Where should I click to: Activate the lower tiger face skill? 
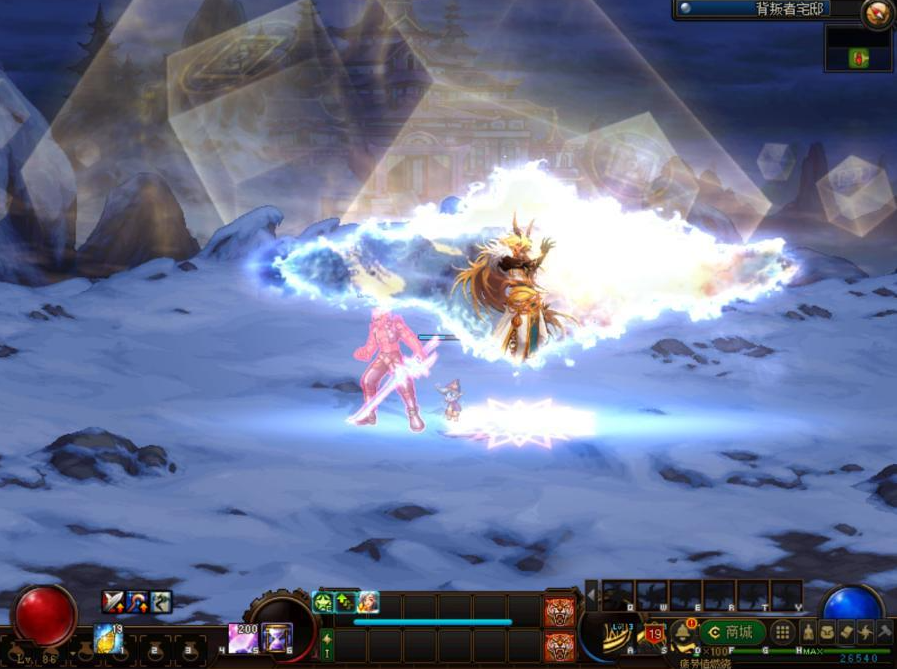[560, 645]
